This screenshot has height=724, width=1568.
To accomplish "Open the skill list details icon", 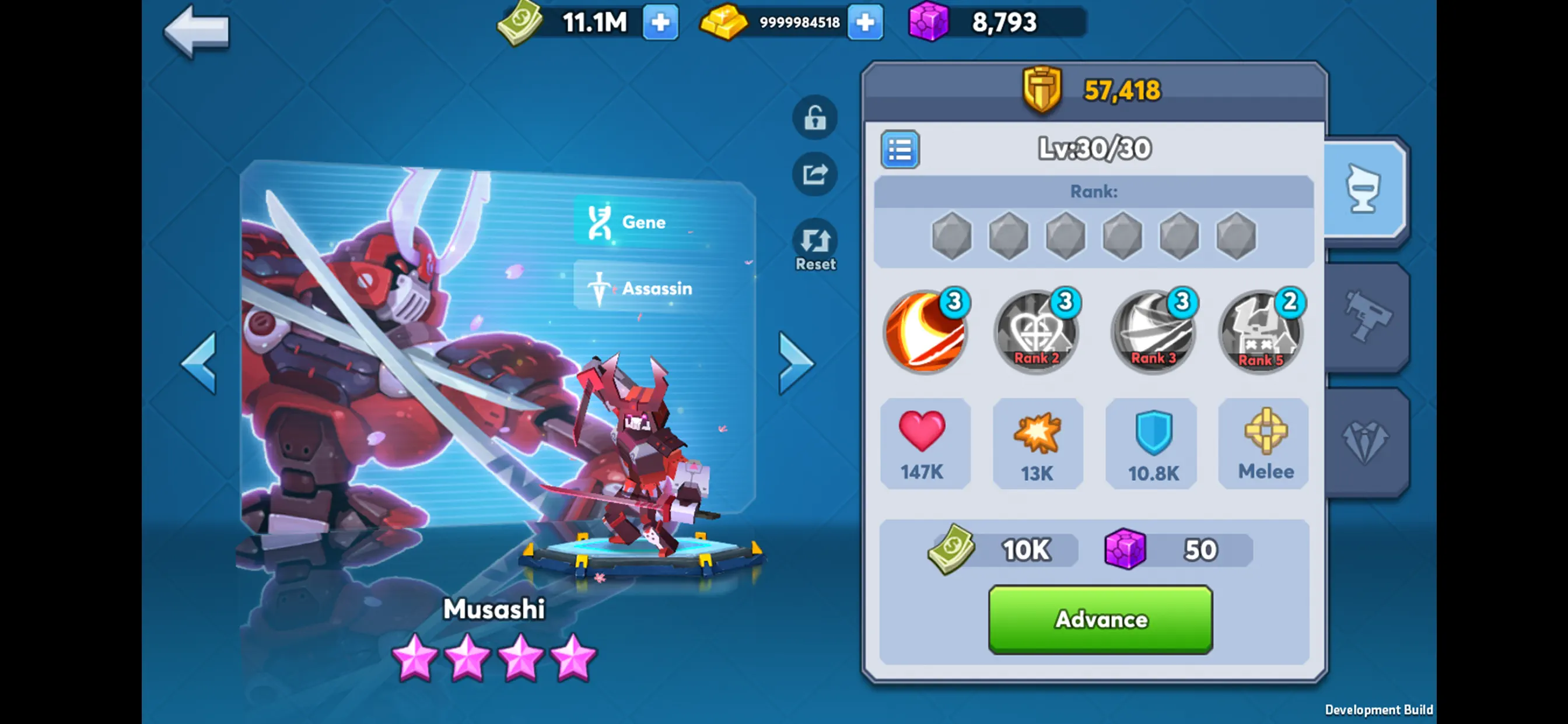I will 900,150.
